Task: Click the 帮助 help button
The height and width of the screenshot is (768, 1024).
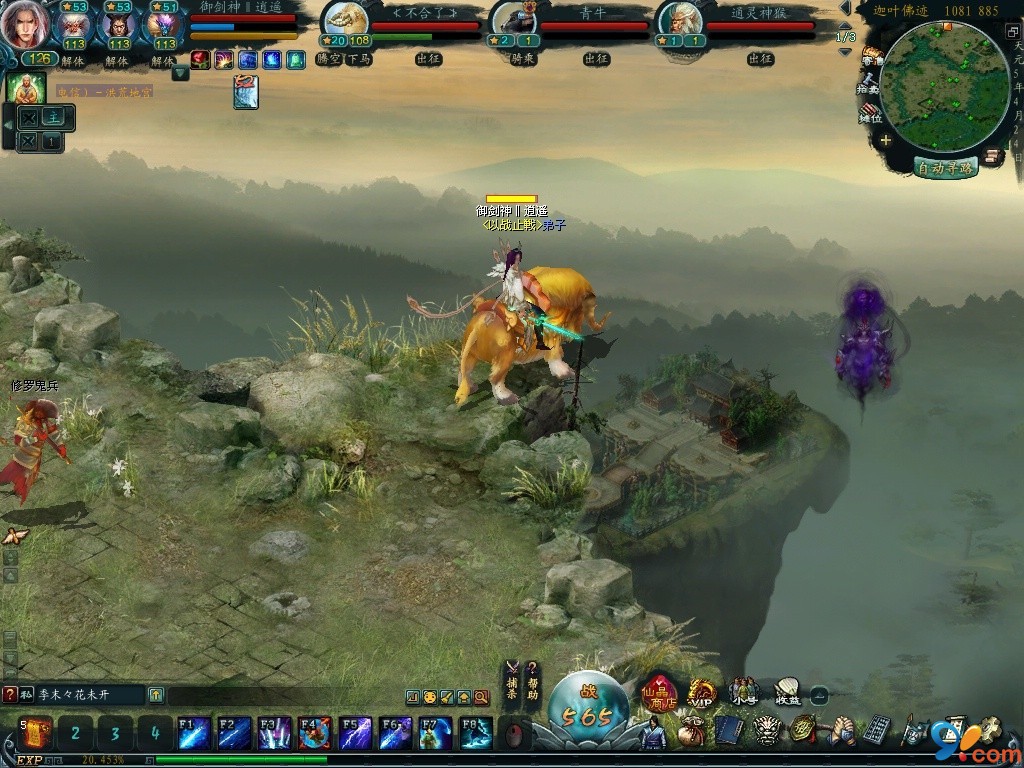Action: tap(533, 679)
